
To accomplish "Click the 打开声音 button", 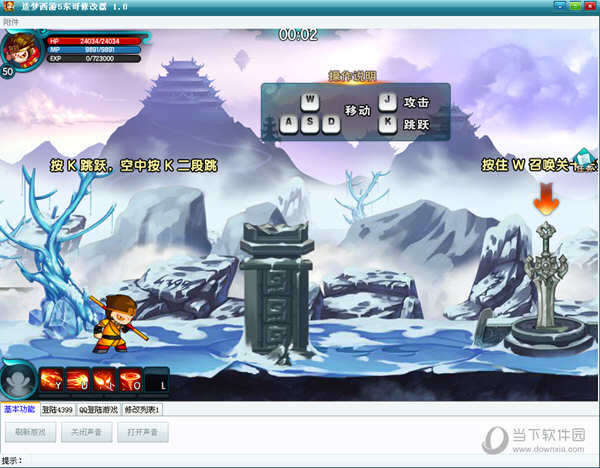I will pos(144,433).
